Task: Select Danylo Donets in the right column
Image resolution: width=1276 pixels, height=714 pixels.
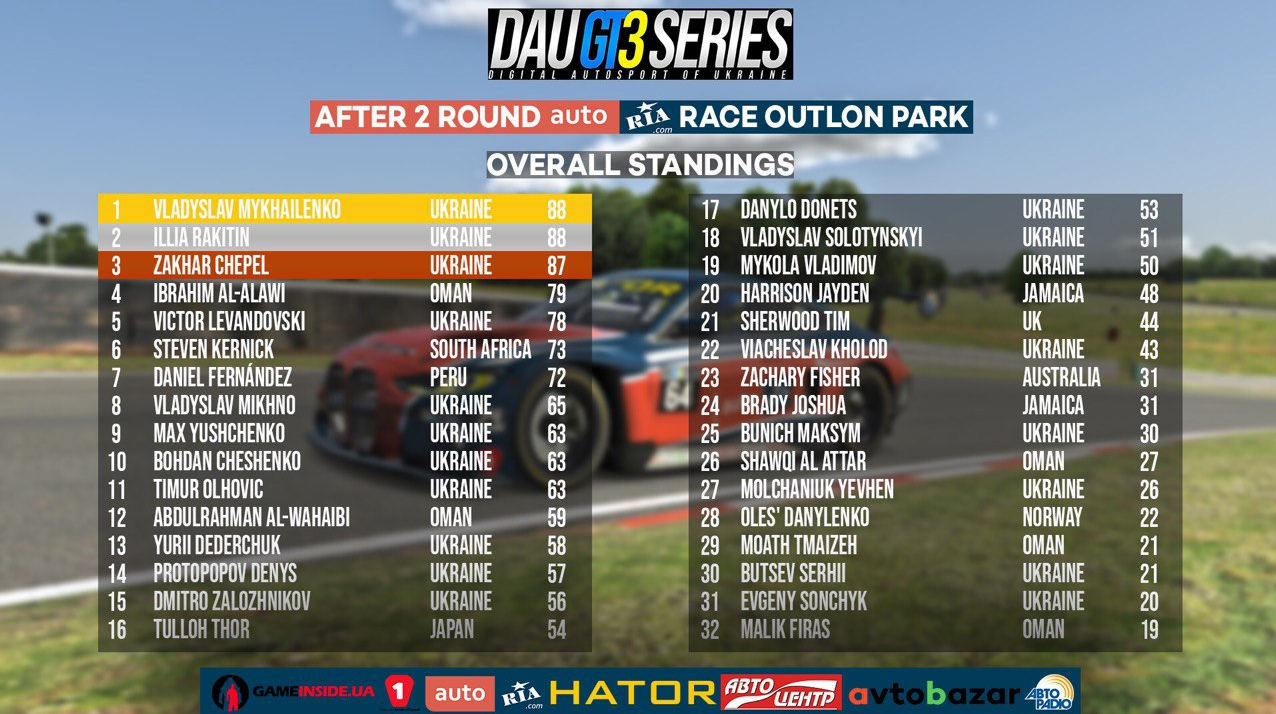Action: pyautogui.click(x=934, y=209)
